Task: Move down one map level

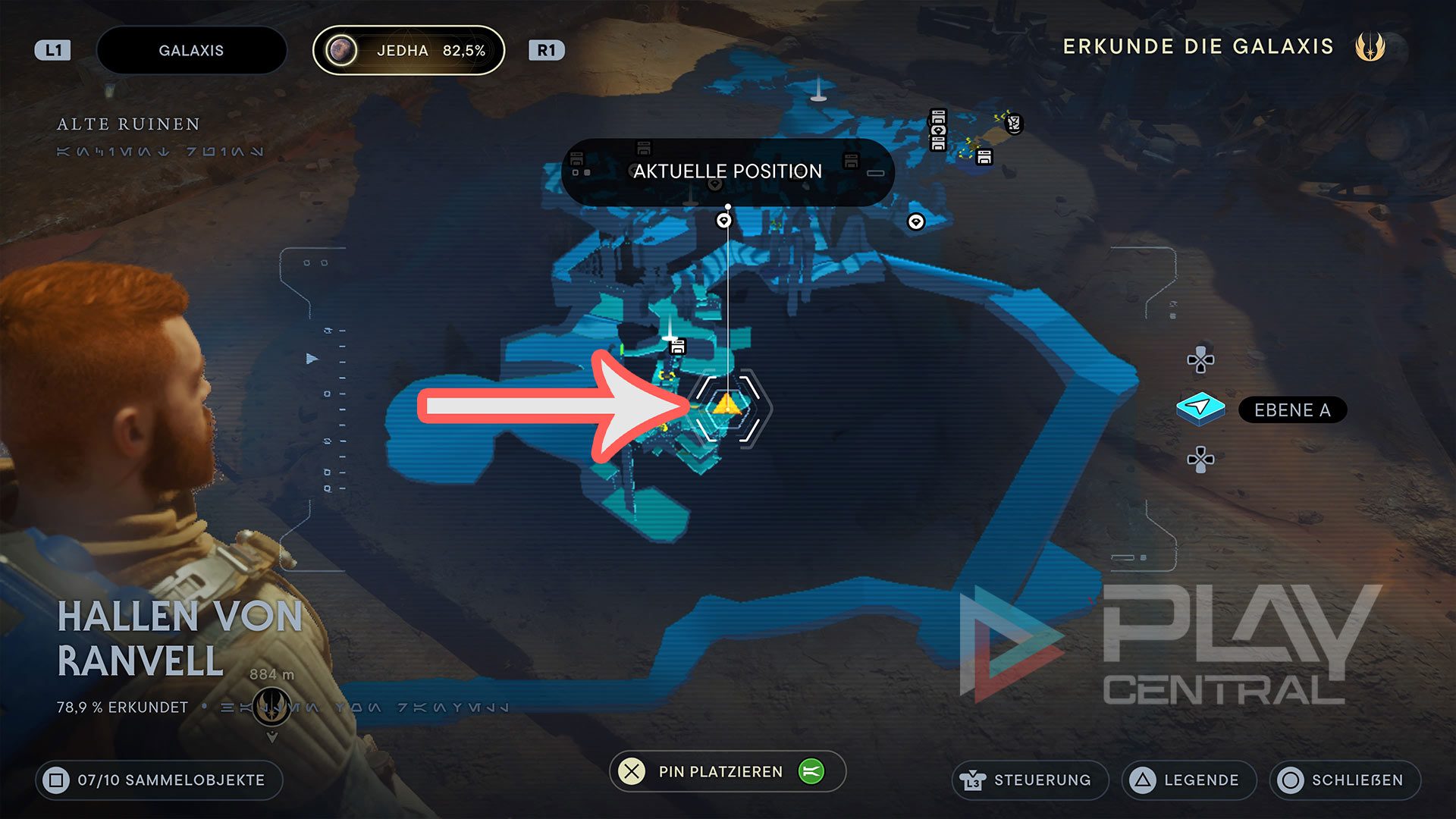Action: (1200, 460)
